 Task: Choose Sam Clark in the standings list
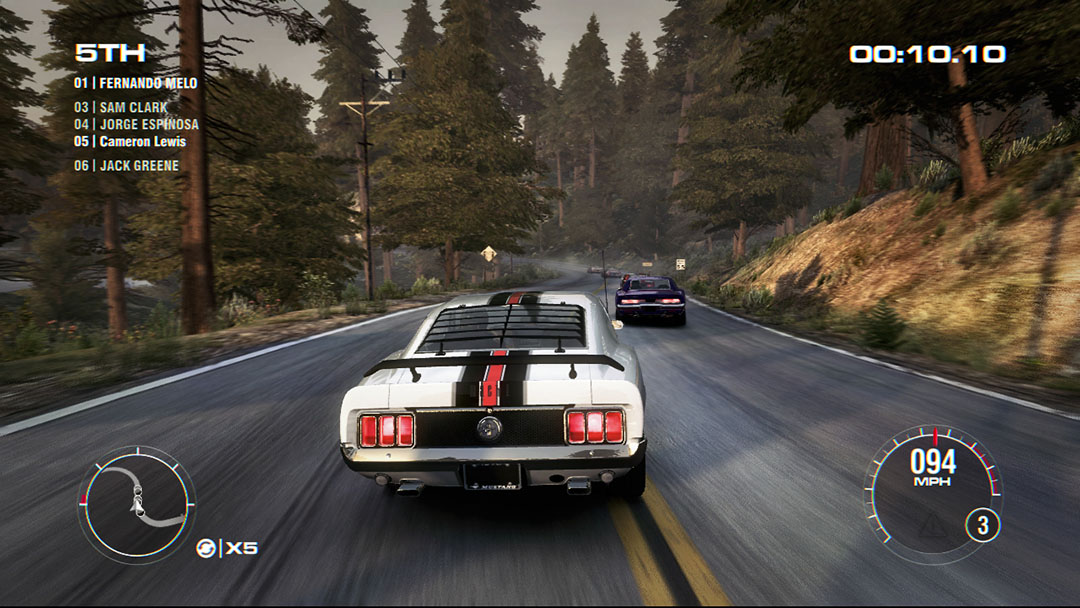pos(121,107)
